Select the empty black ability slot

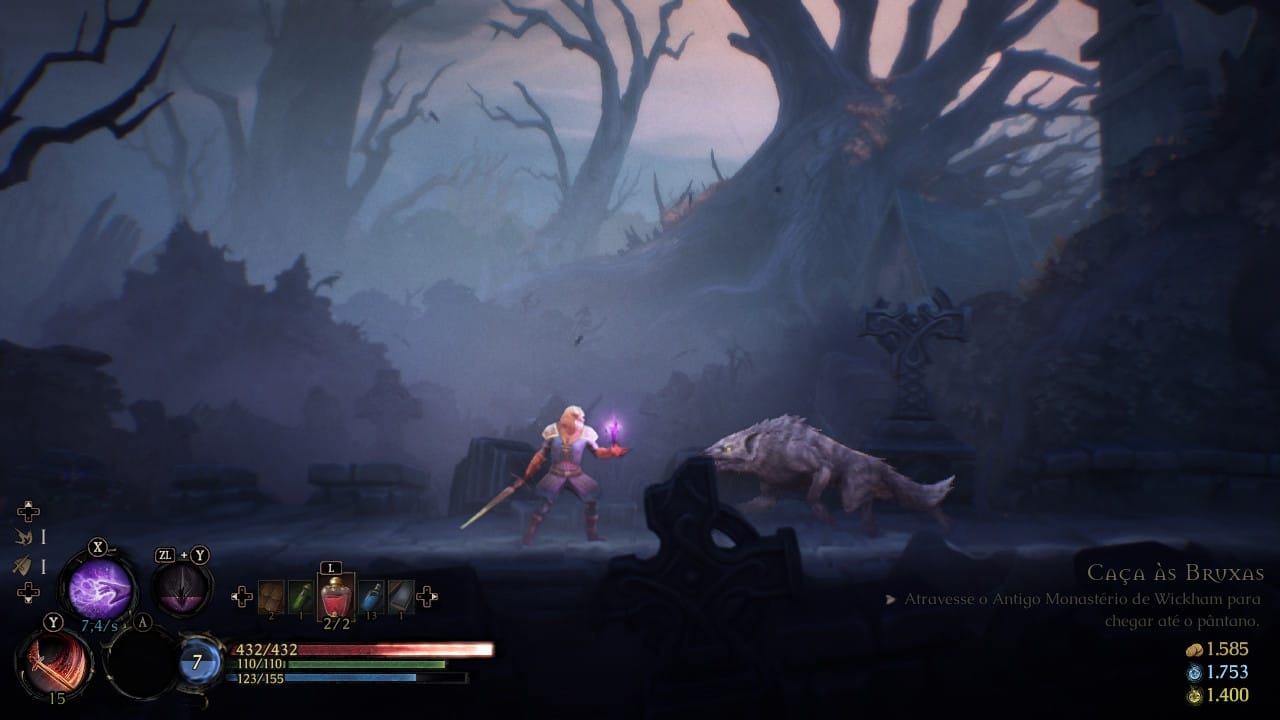point(140,663)
